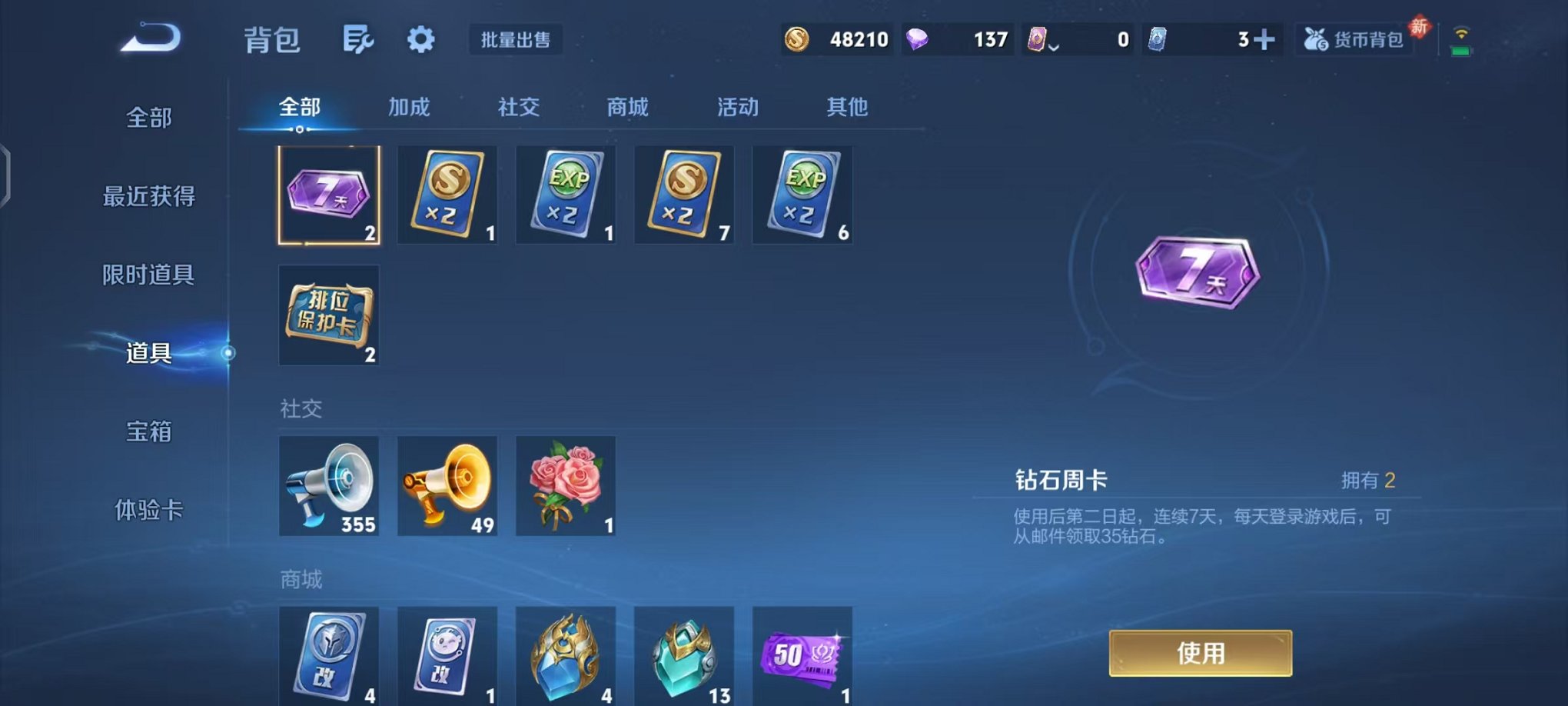Click the 排位保护卡 (rank protection card) item
Viewport: 1568px width, 706px height.
coord(329,315)
